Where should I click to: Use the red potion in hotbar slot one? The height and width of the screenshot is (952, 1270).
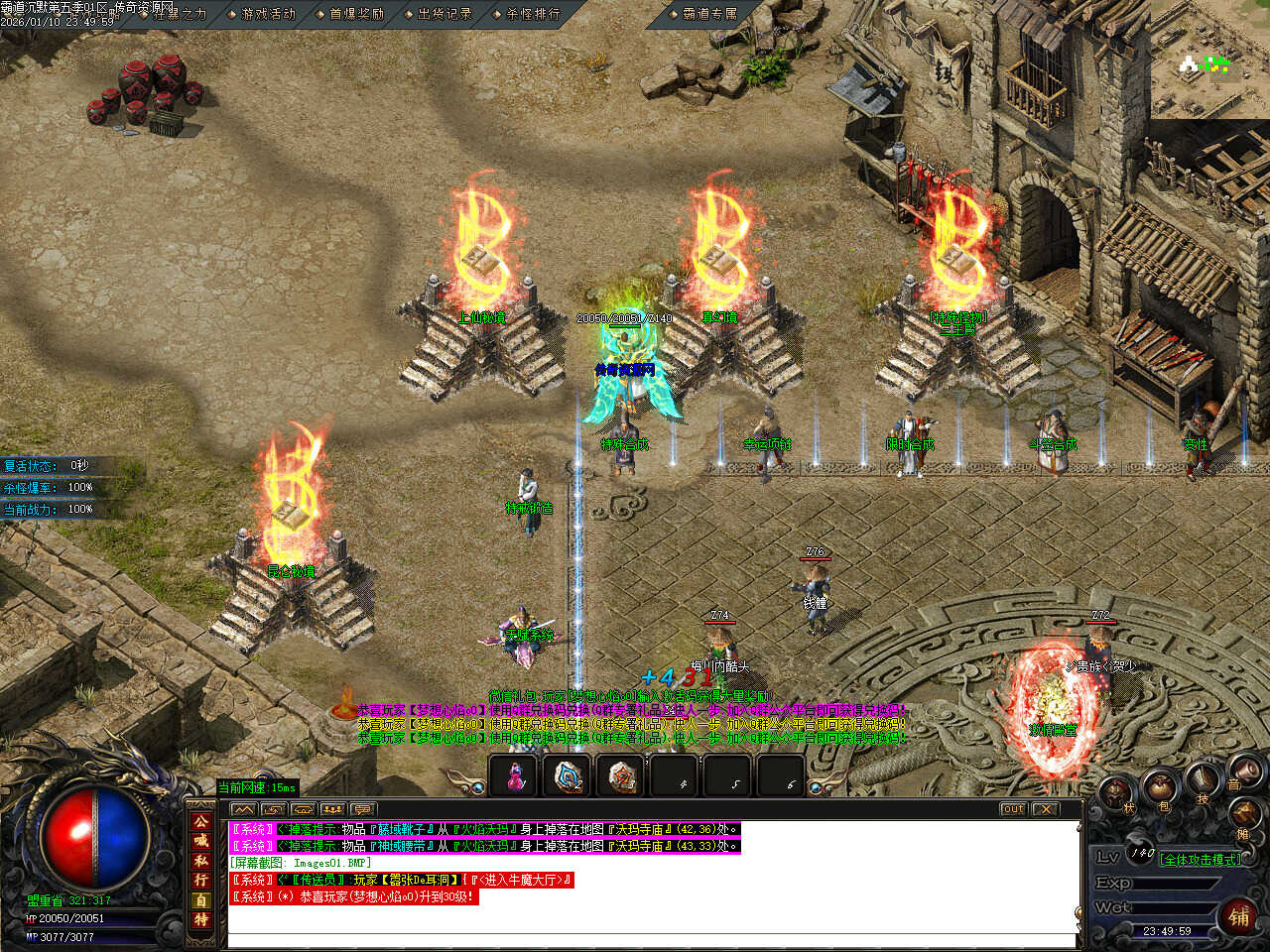click(x=514, y=775)
